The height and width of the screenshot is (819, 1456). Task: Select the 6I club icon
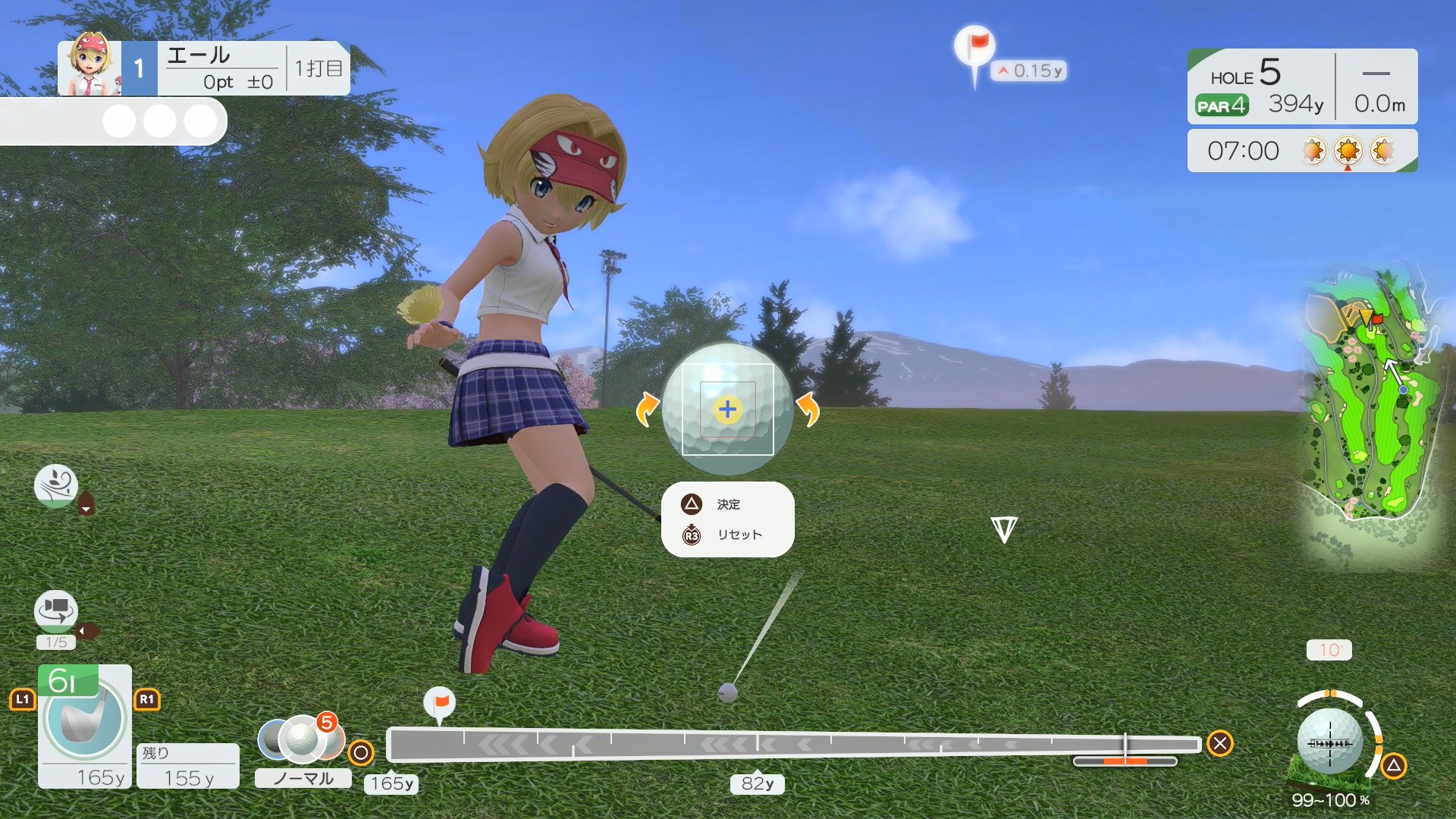tap(84, 718)
